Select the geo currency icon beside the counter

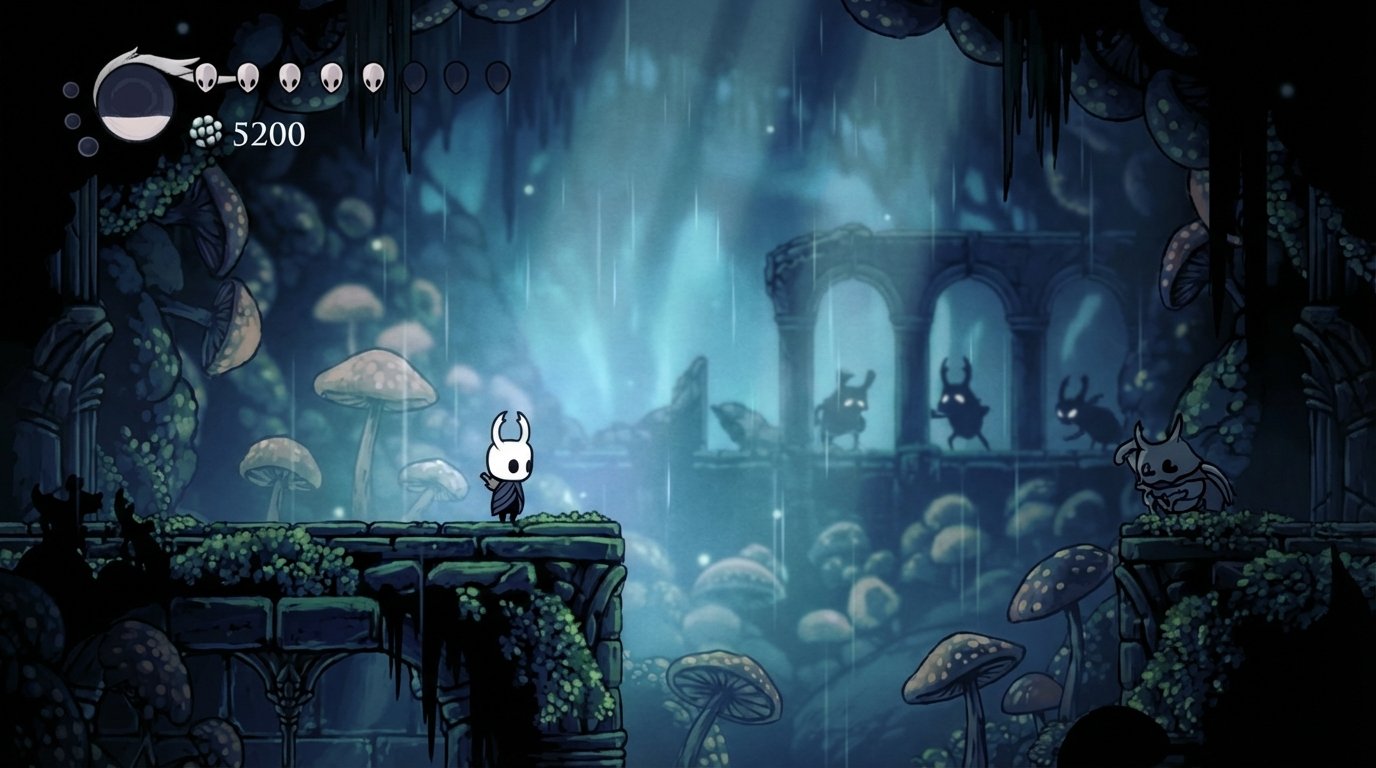pyautogui.click(x=205, y=133)
